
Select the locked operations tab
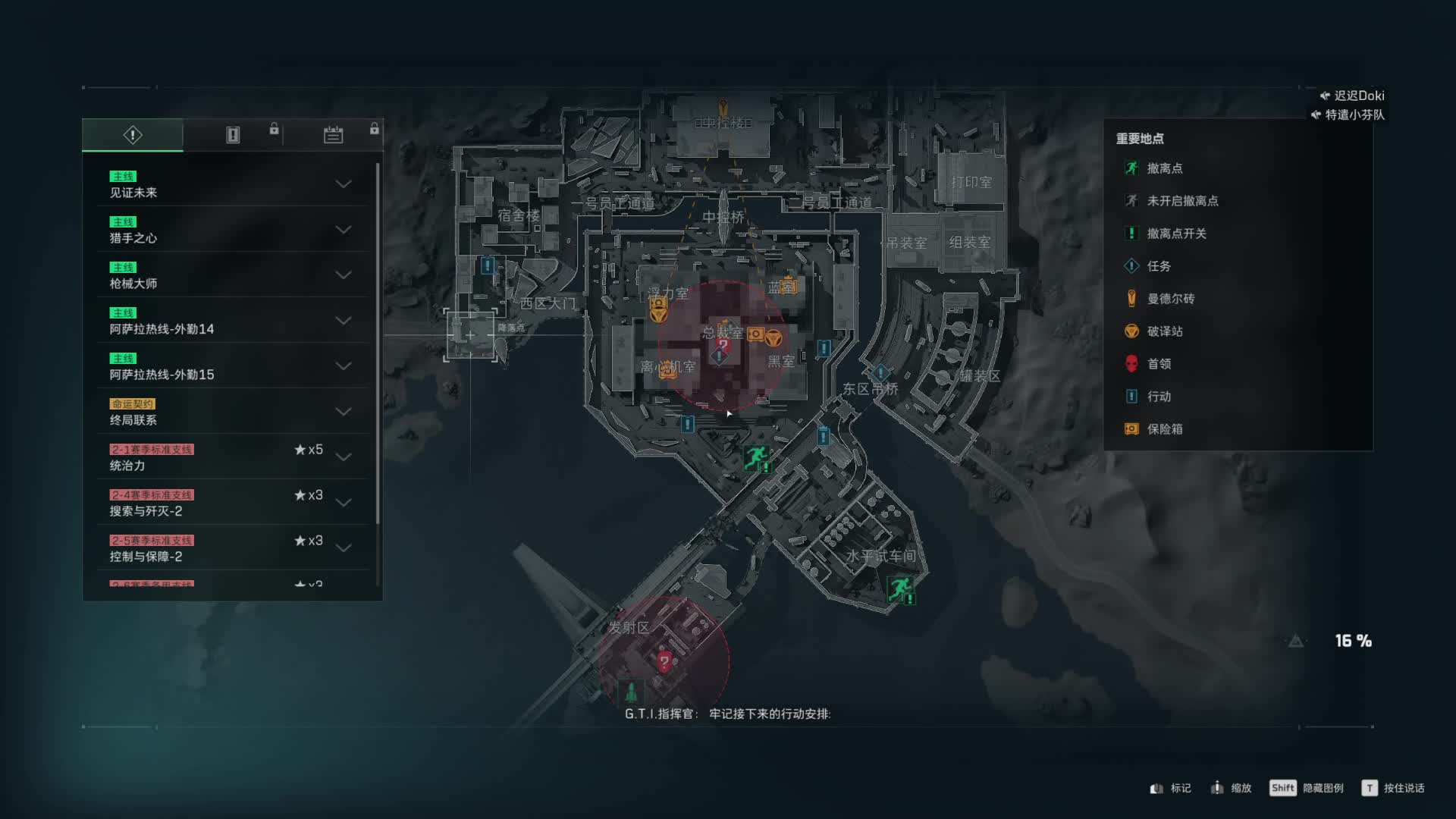233,135
